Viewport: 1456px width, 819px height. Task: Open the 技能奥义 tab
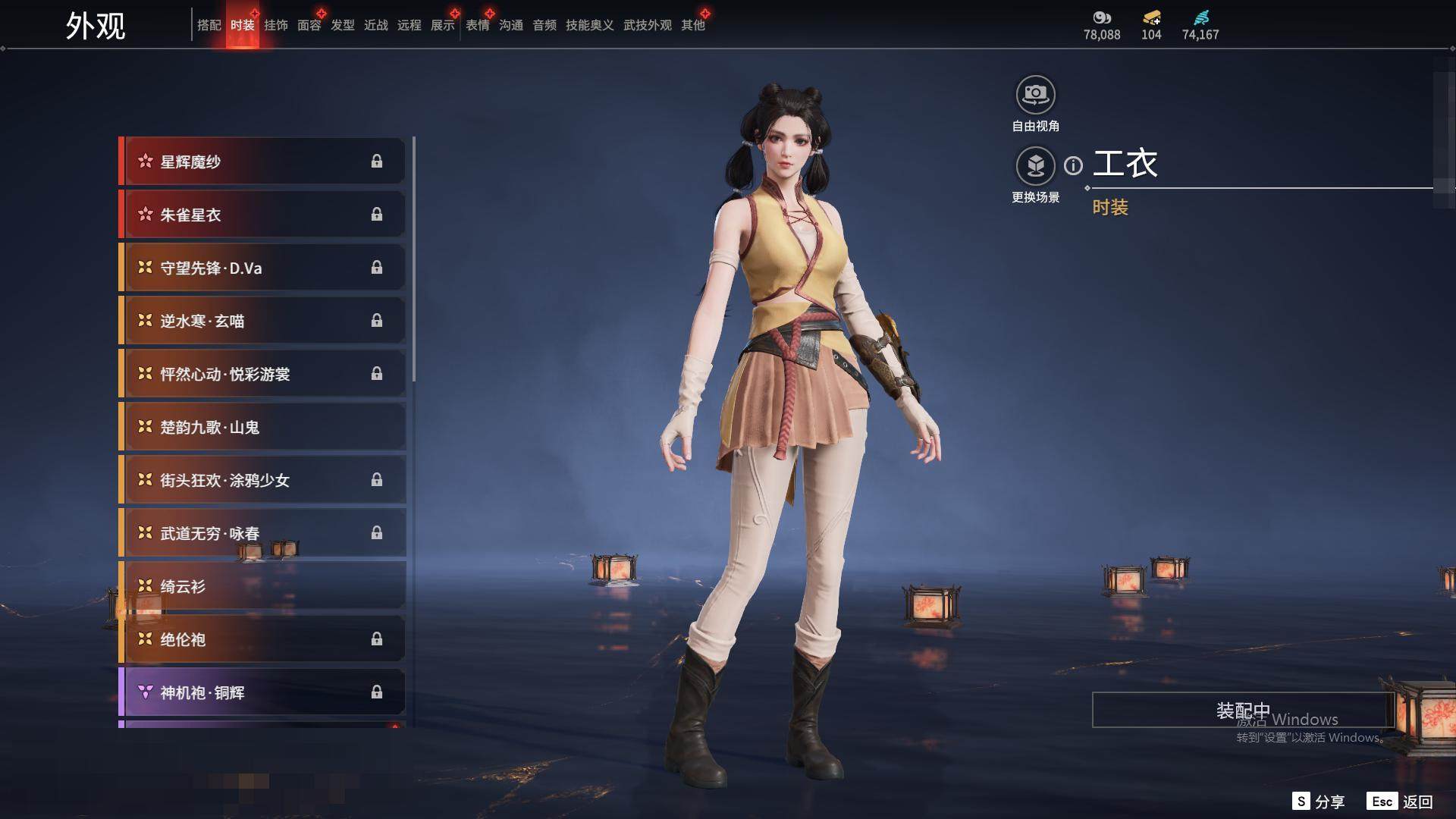click(x=589, y=25)
